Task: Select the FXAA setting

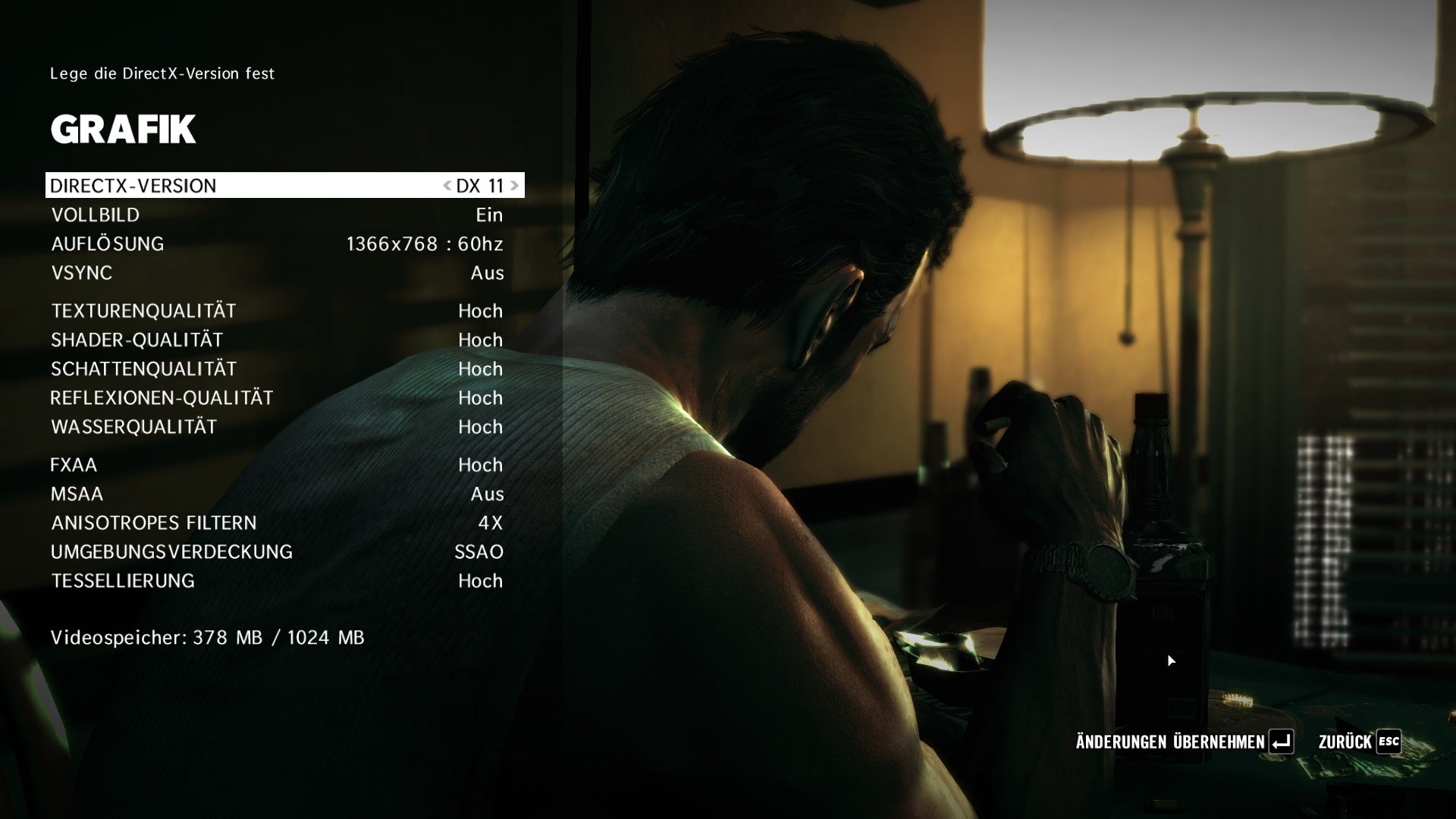Action: [x=277, y=465]
